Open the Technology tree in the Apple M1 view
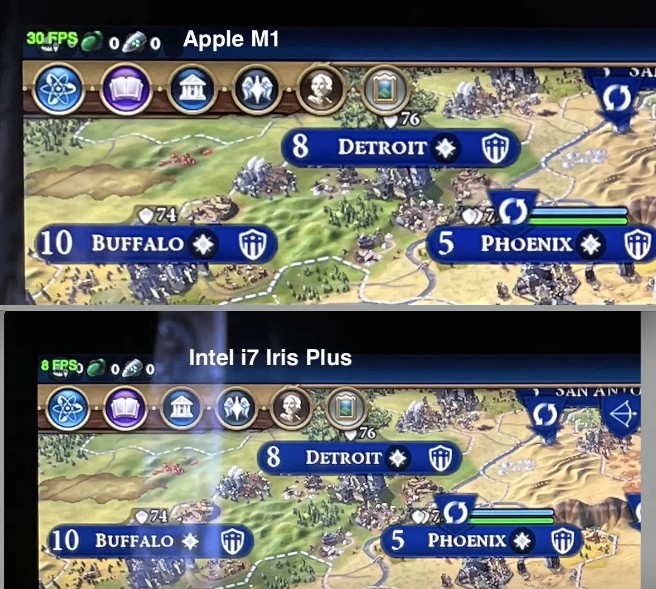The width and height of the screenshot is (656, 589). click(x=55, y=91)
